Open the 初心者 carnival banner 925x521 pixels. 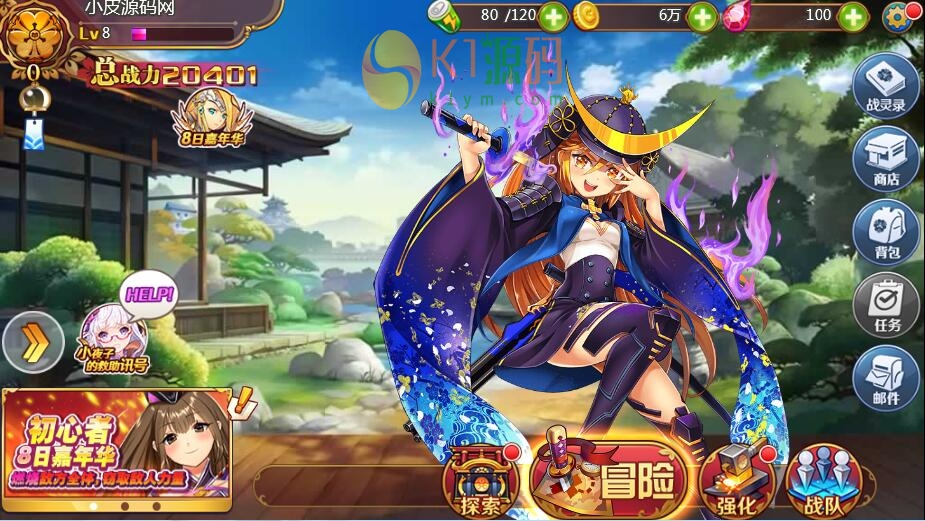pyautogui.click(x=116, y=442)
